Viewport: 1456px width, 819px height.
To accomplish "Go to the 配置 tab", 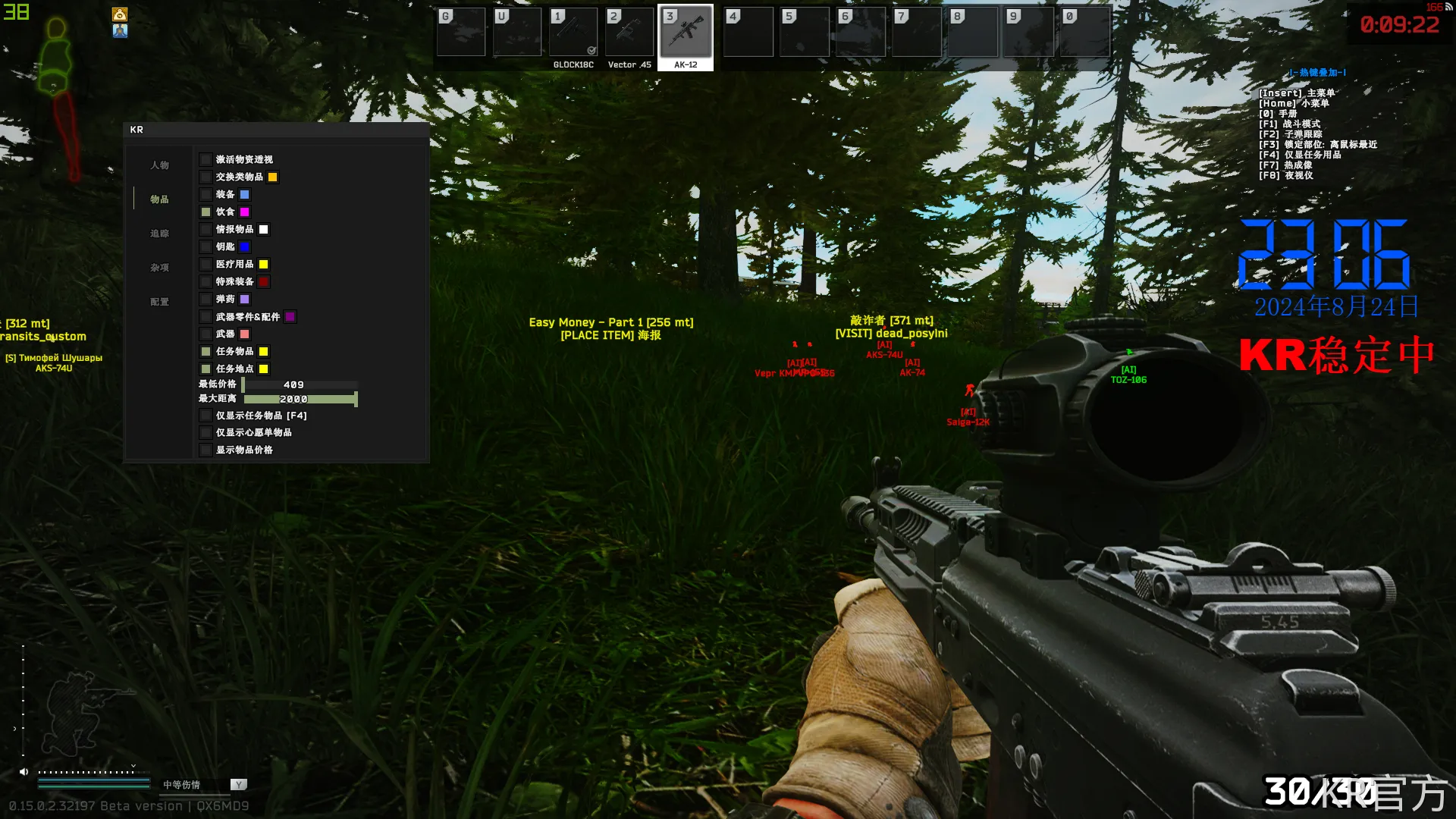I will click(159, 302).
